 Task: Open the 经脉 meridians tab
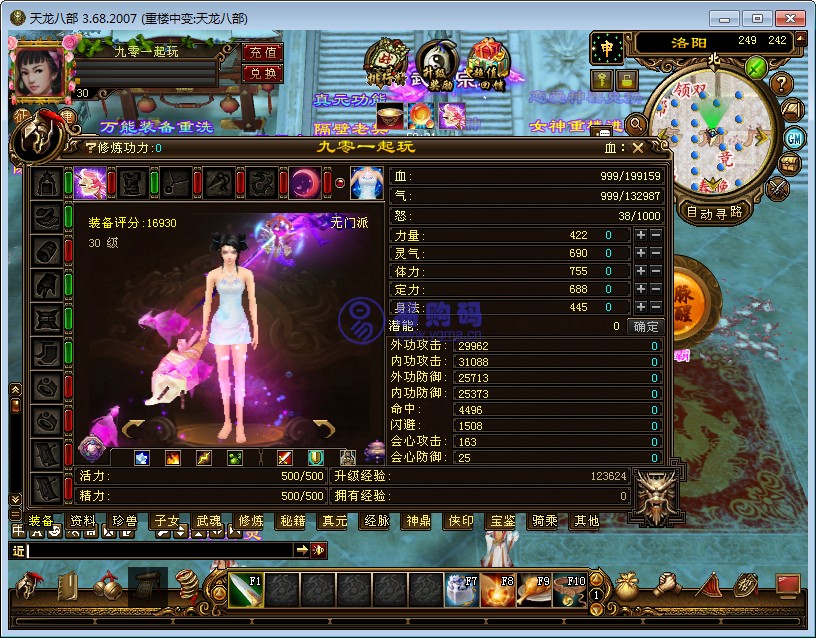pyautogui.click(x=377, y=521)
